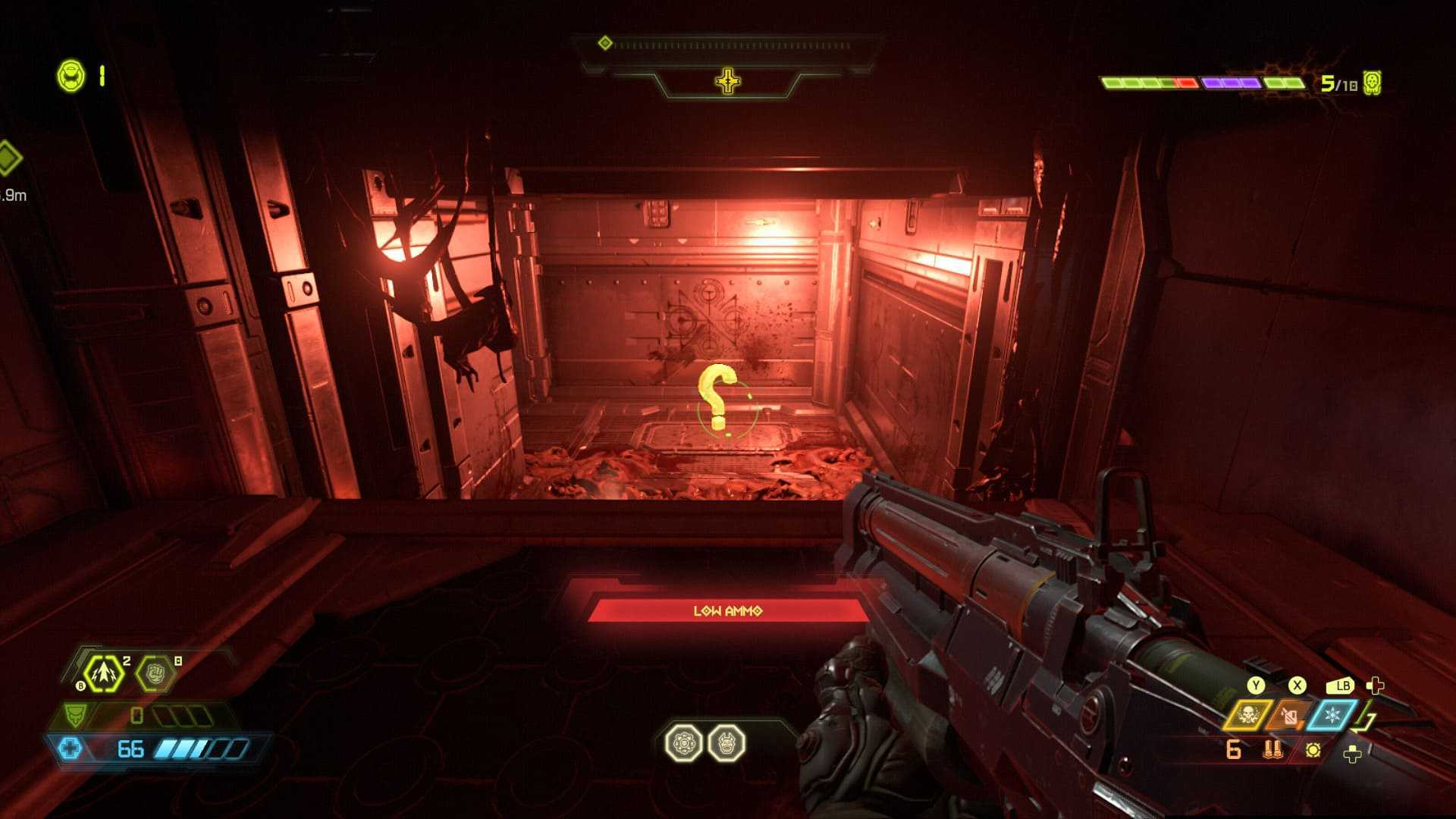Select the right rune hexagon icon
Screen dimensions: 1456x819
pyautogui.click(x=726, y=743)
